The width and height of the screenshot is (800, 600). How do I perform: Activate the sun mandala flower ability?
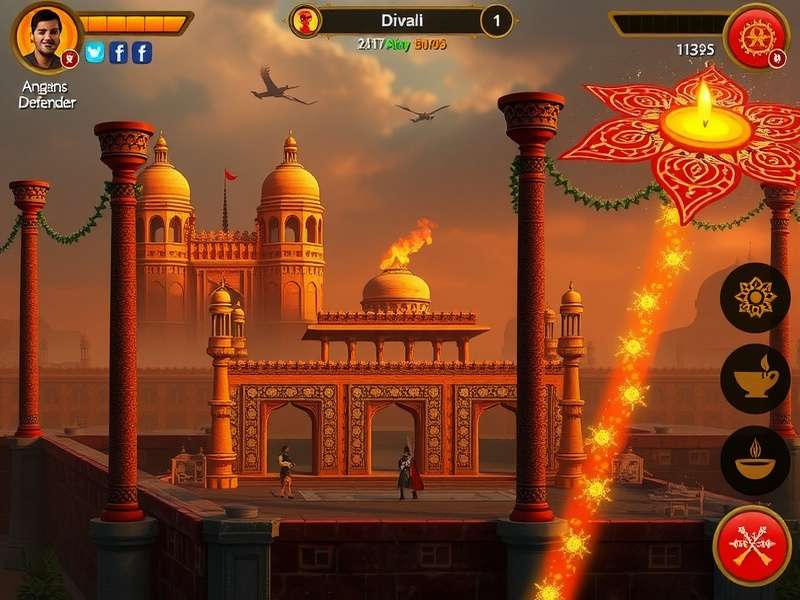pyautogui.click(x=755, y=298)
